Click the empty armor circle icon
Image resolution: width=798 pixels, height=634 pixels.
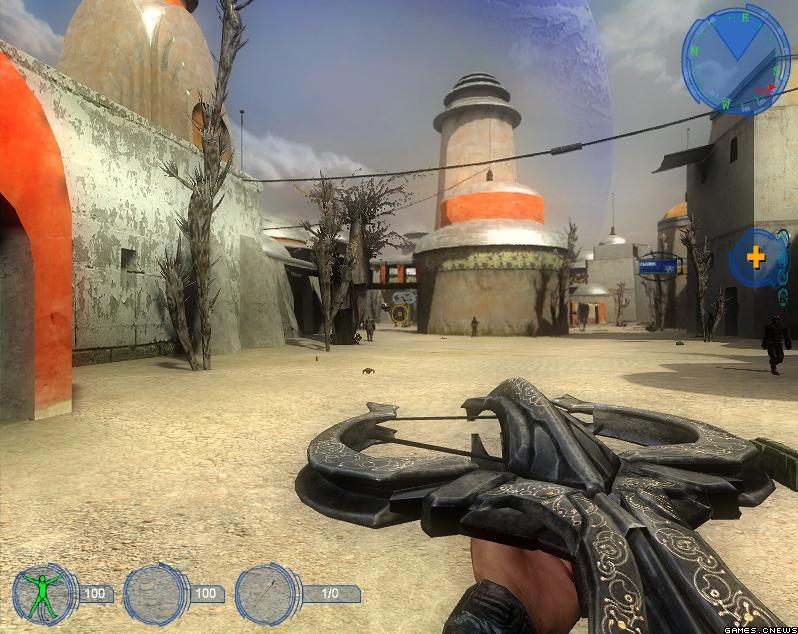[155, 594]
